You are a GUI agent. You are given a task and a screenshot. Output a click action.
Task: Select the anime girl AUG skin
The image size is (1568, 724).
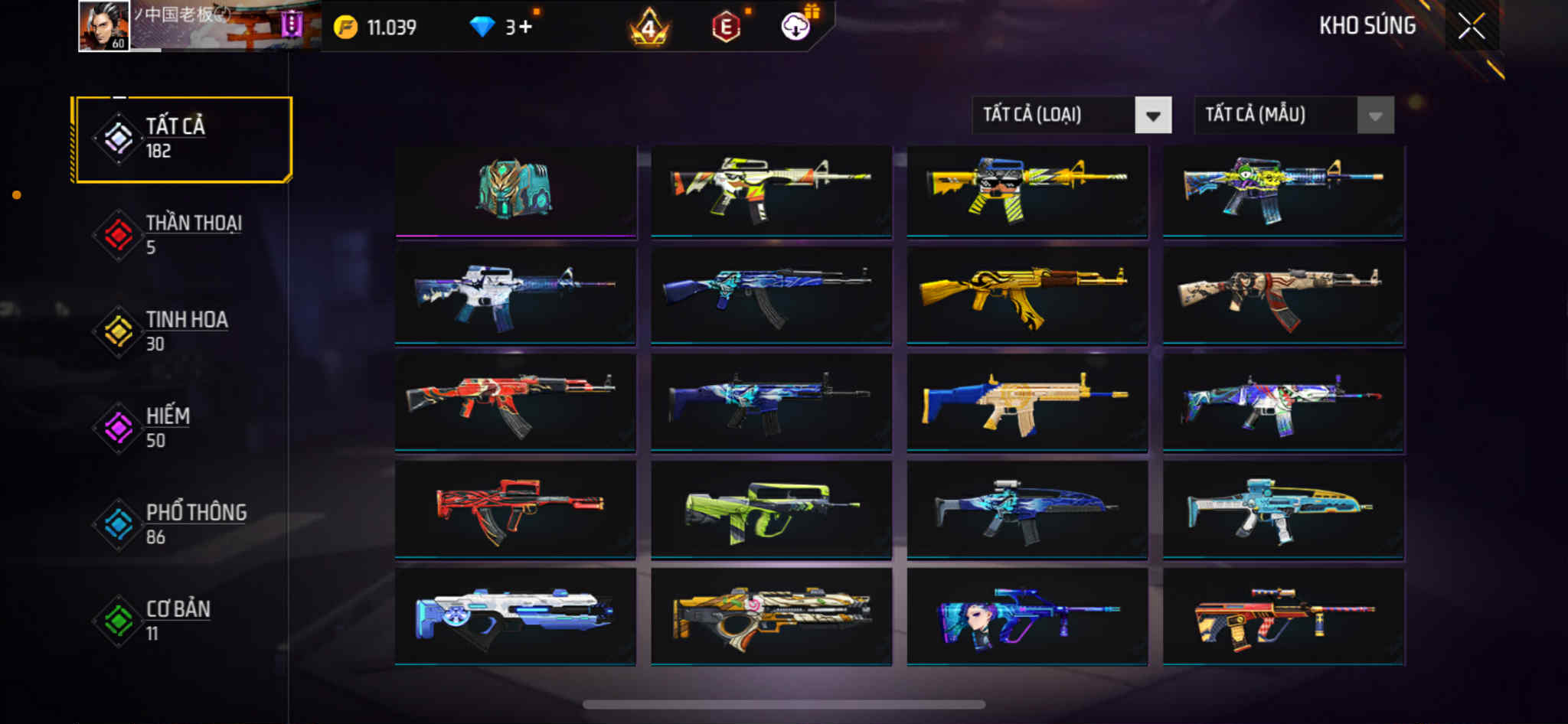(1027, 616)
